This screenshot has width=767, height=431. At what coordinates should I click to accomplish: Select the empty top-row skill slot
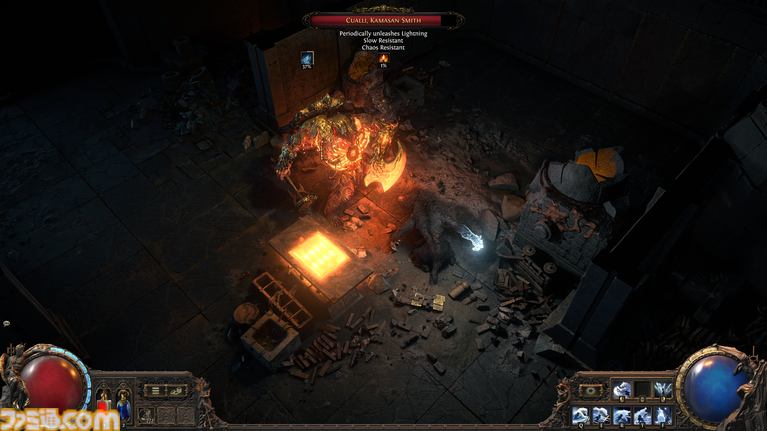coord(641,389)
